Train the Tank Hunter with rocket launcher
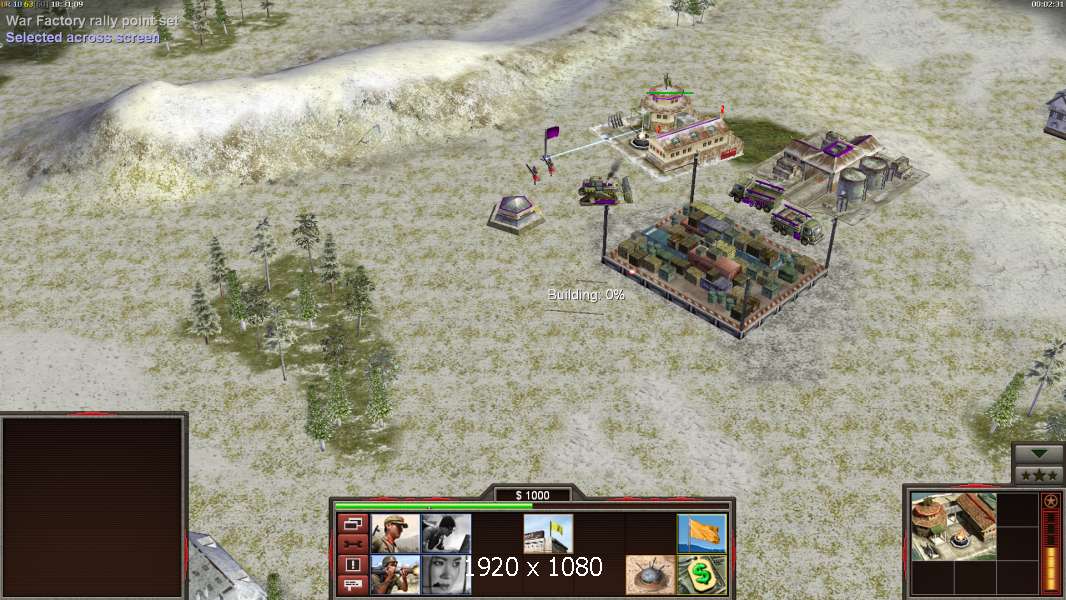 (395, 574)
